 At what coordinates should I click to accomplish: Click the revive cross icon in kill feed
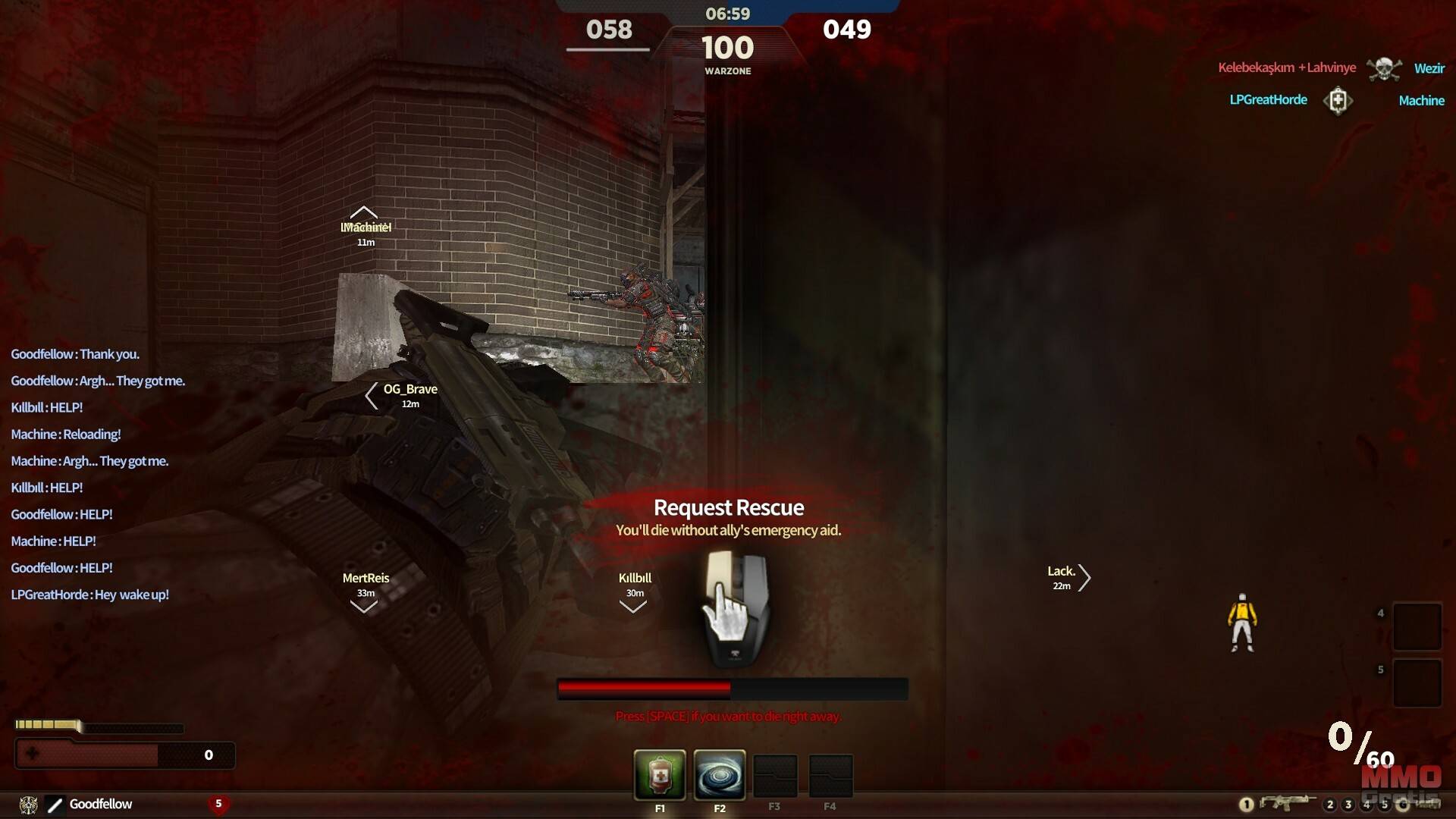point(1338,100)
